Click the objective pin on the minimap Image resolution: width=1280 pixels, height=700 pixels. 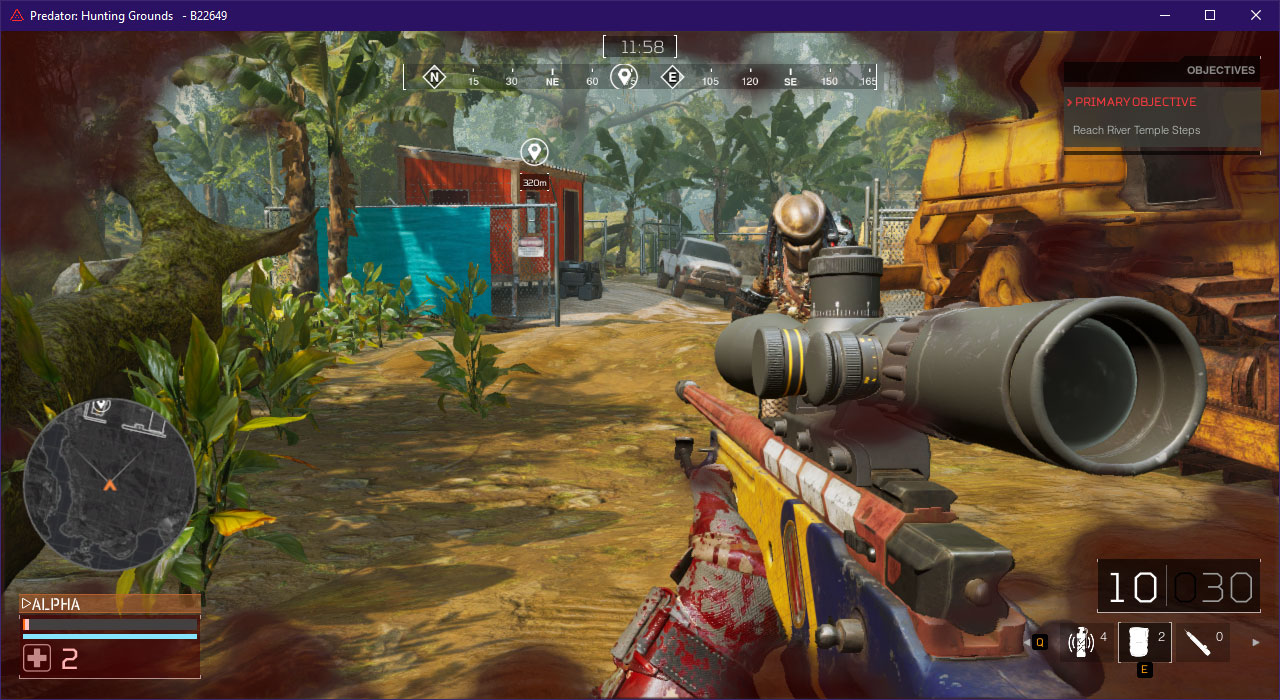coord(100,406)
